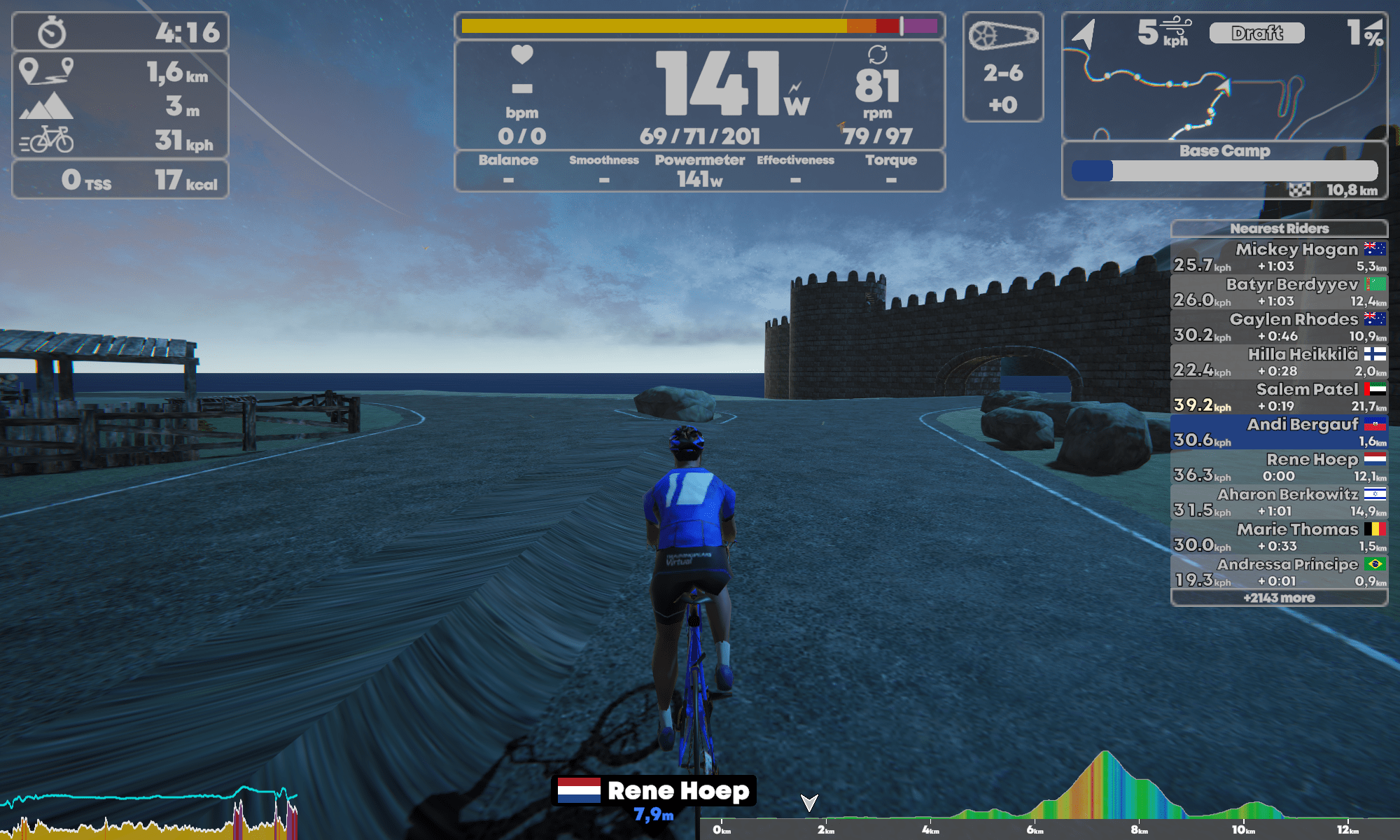Click Hilla Heikkilä's rider row

[1279, 362]
